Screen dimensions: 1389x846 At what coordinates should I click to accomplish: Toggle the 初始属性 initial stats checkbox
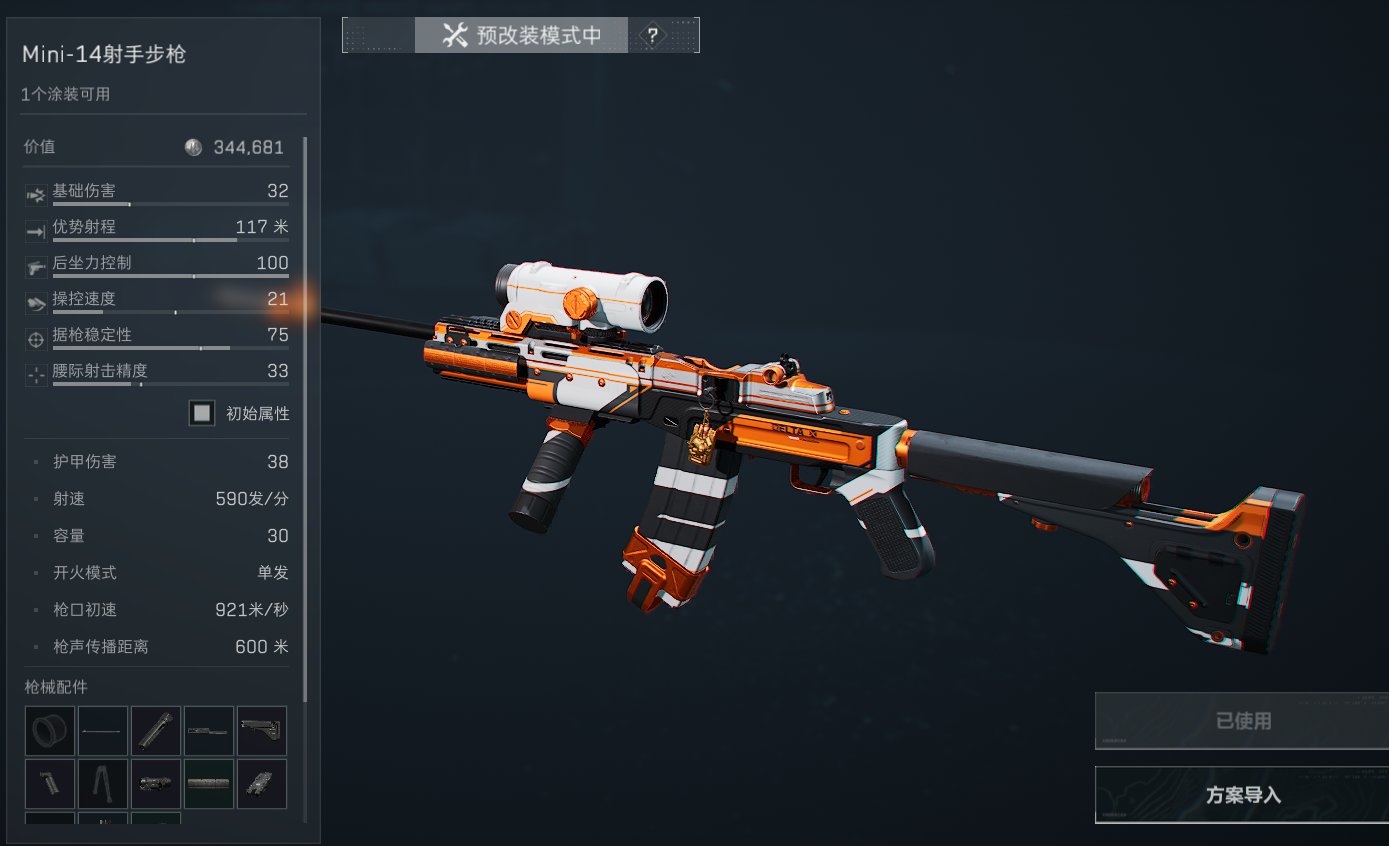202,413
